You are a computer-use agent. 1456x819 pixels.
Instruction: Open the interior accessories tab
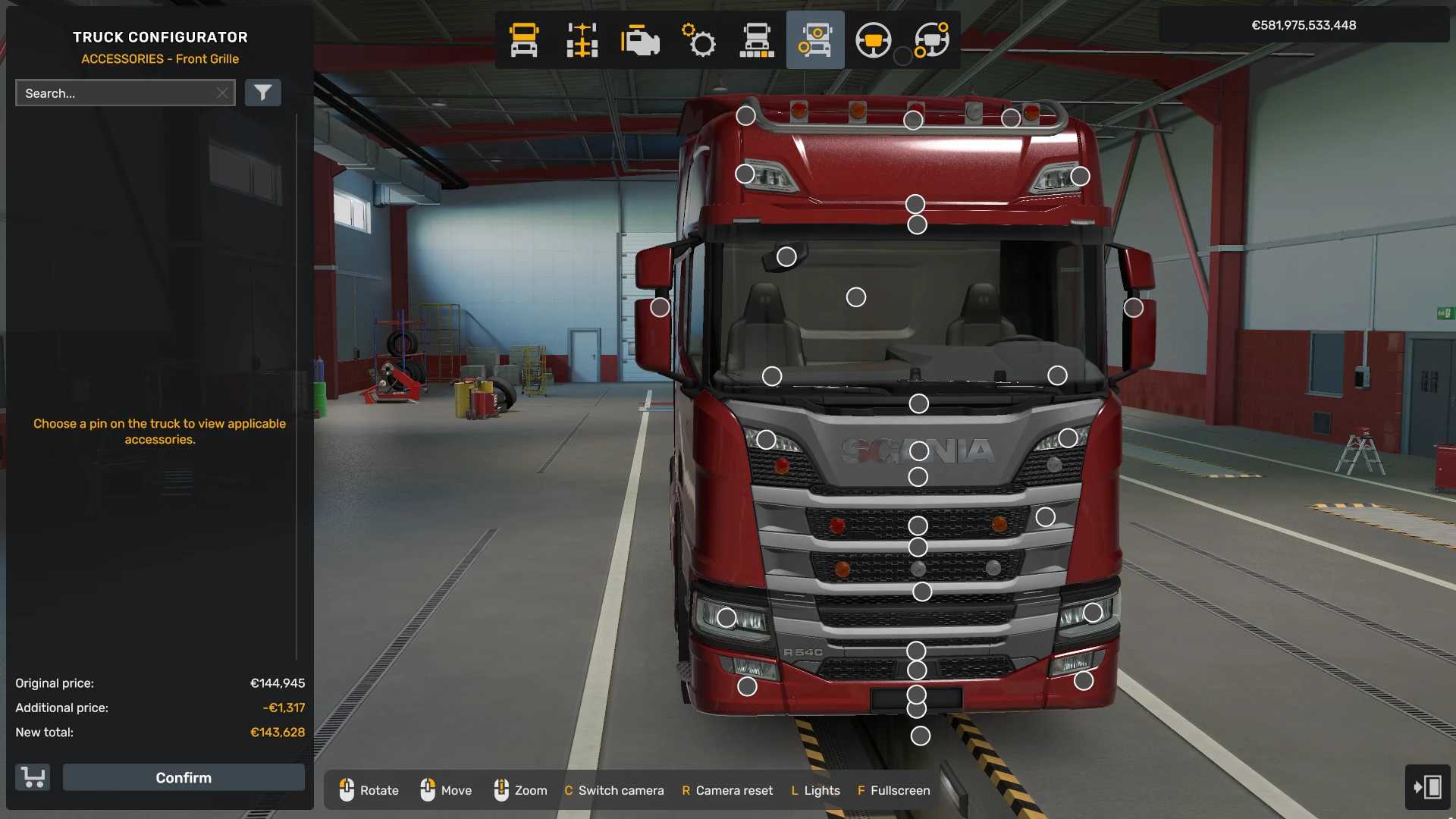click(x=932, y=40)
